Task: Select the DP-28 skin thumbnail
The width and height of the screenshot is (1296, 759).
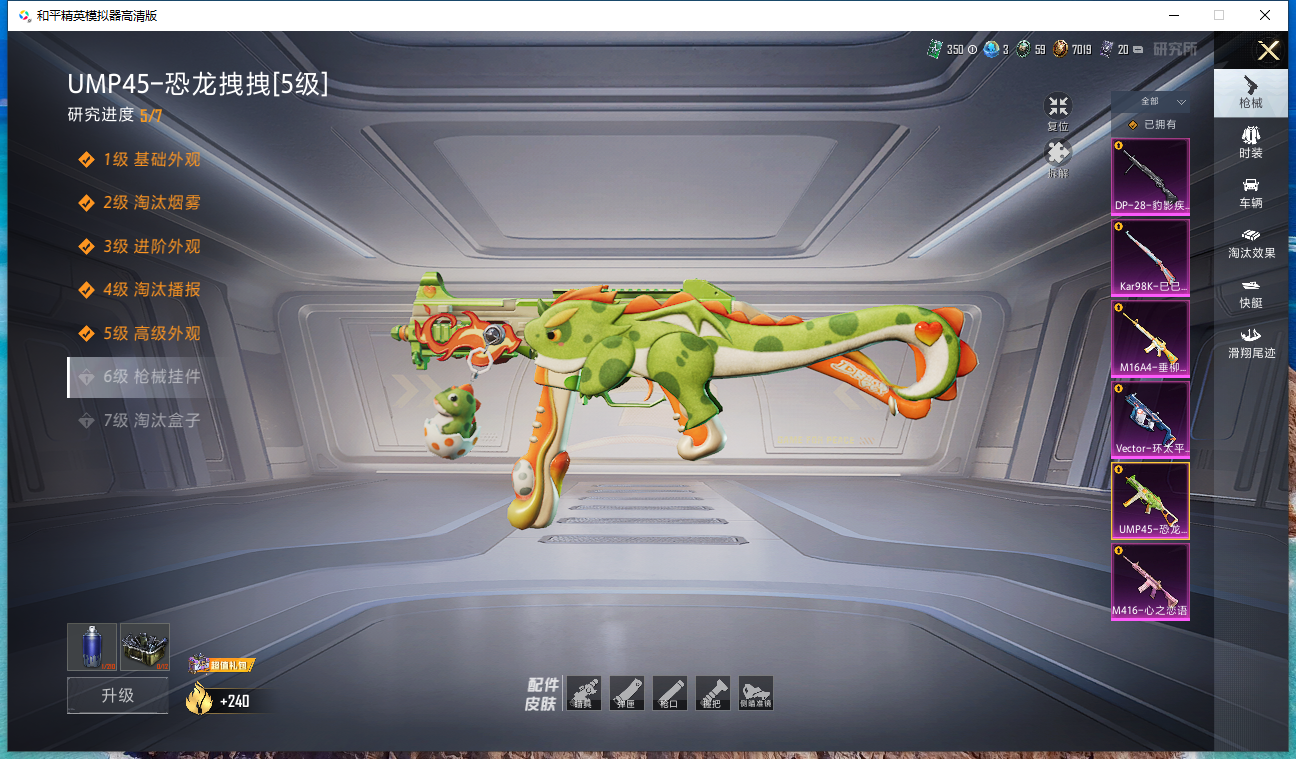Action: pyautogui.click(x=1150, y=176)
